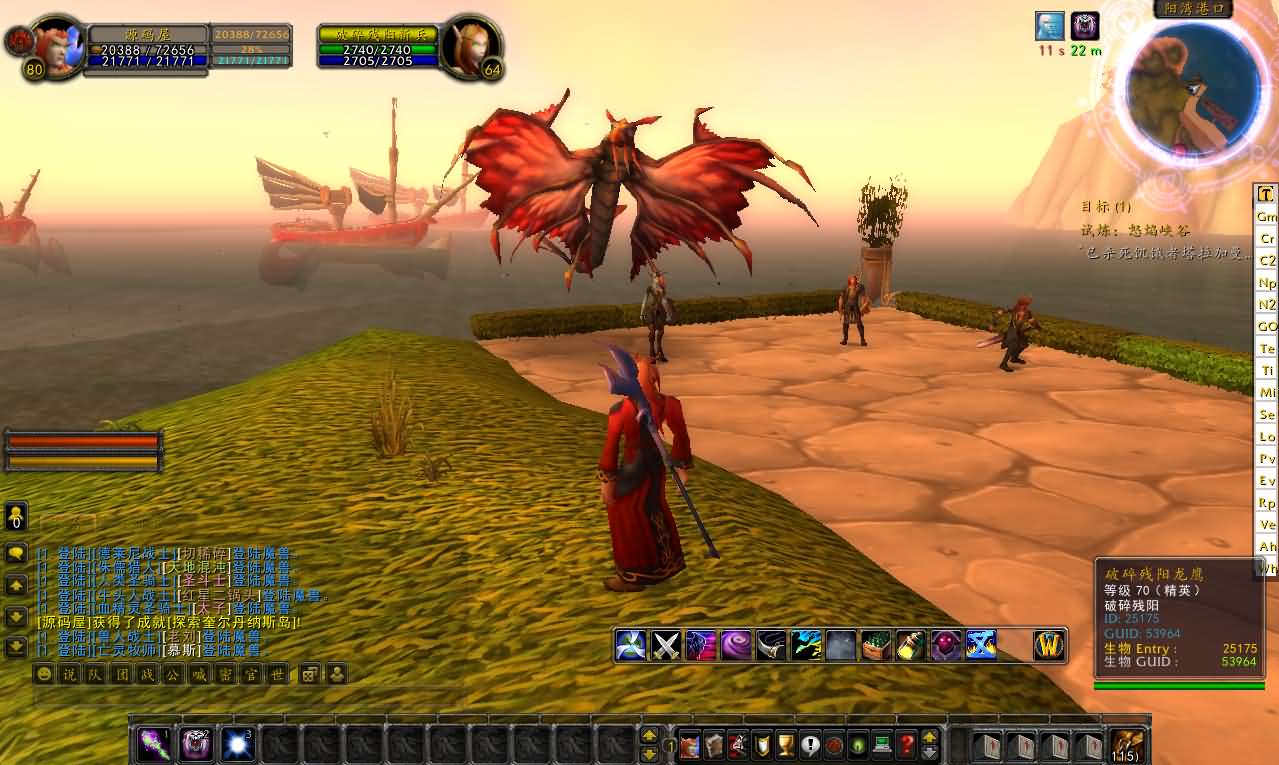Screen dimensions: 1279x765
Task: Select the Gm tab on the side panel
Action: (1267, 216)
